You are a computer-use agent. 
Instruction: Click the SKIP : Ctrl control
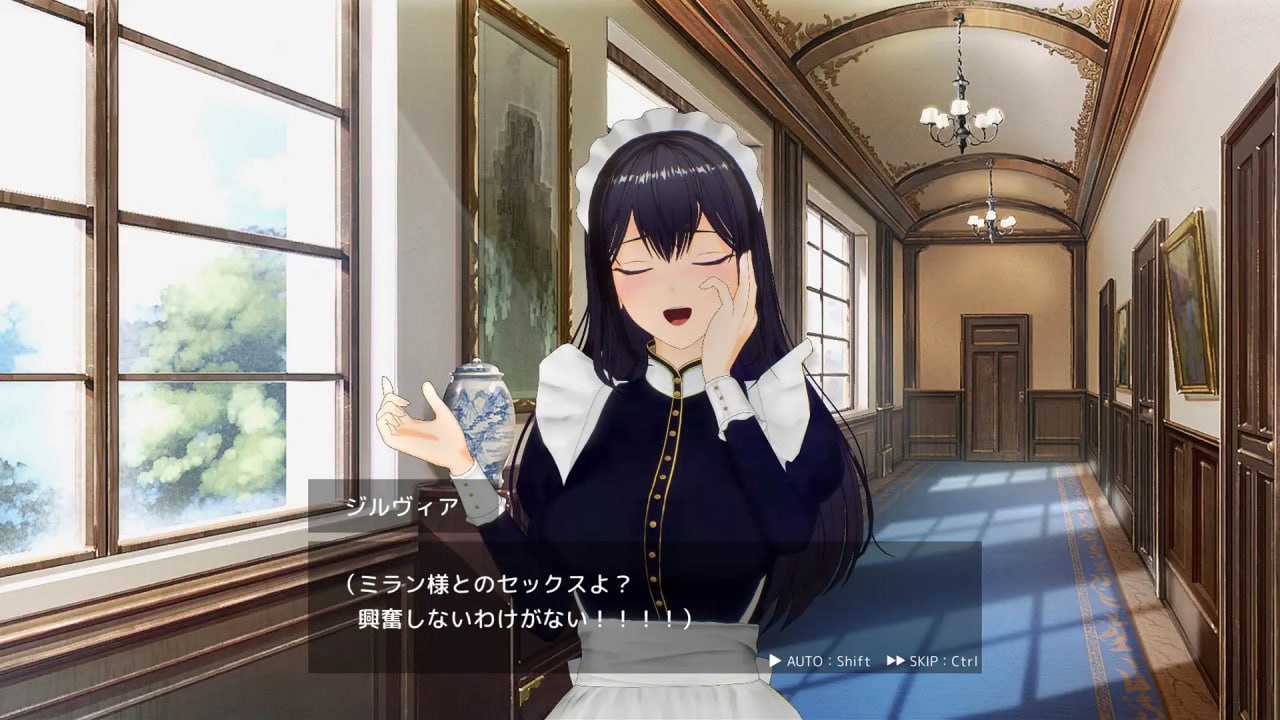tap(942, 660)
